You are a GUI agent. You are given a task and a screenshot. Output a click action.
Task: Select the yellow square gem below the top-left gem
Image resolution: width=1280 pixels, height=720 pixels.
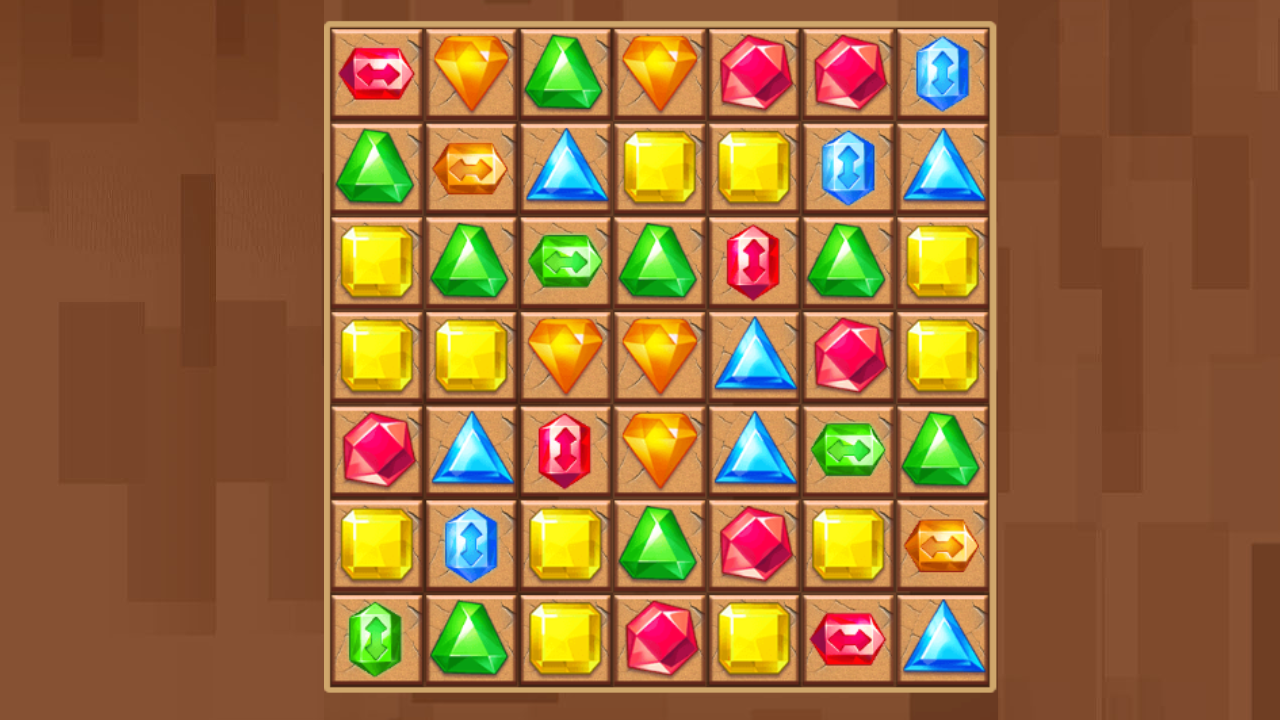377,262
